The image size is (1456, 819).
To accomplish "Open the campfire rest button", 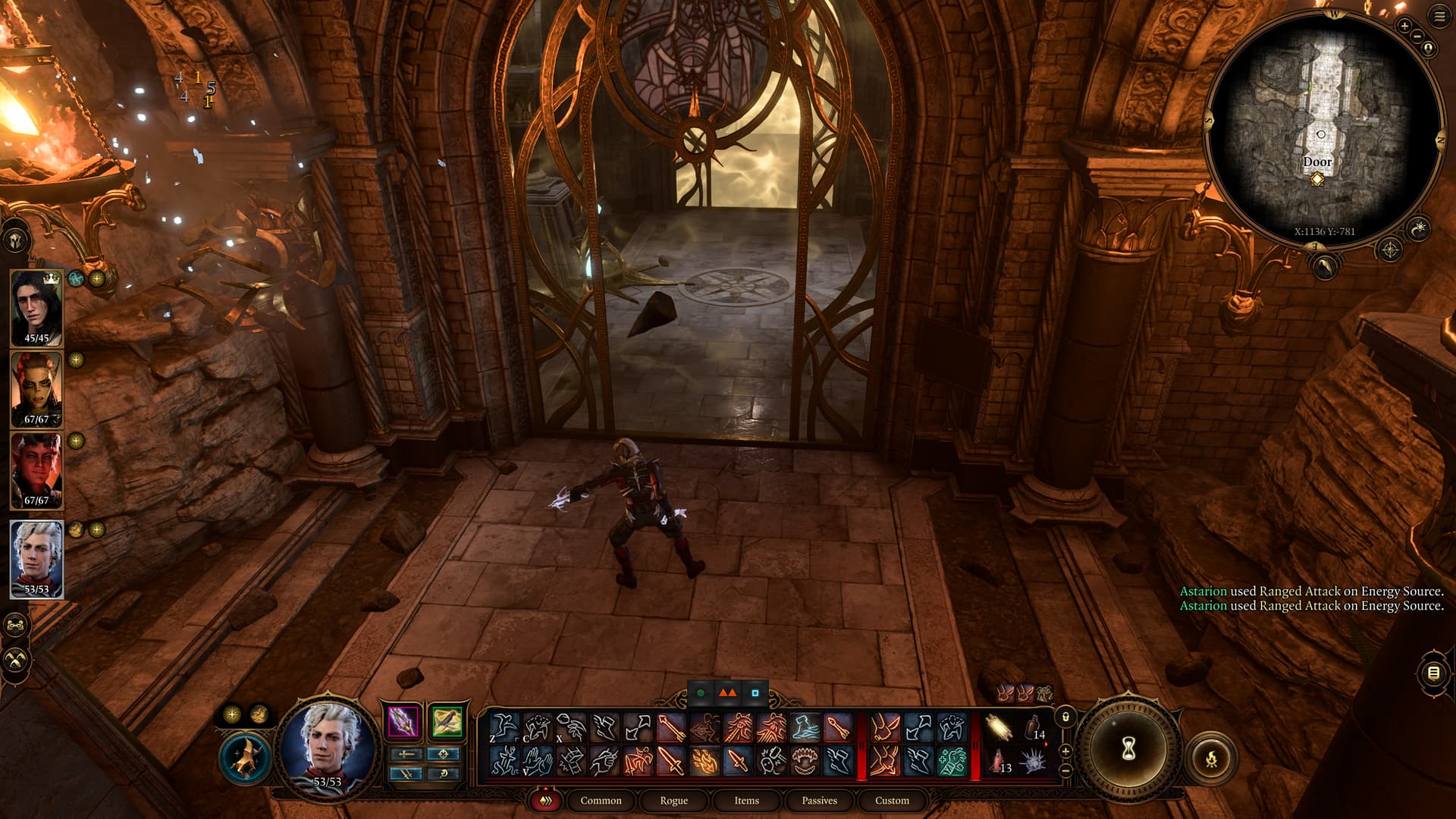I will point(1211,757).
